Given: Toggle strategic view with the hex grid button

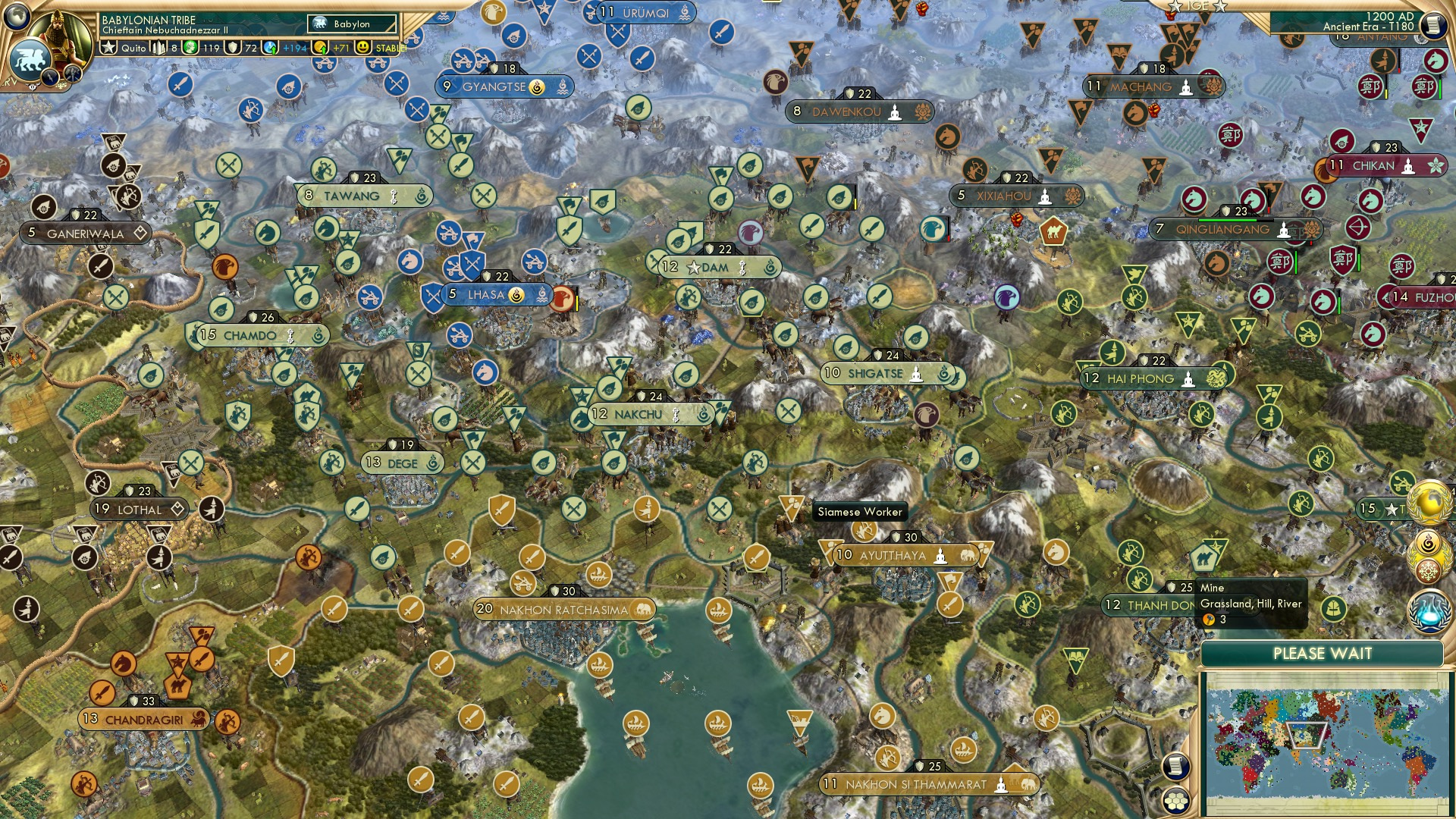Looking at the screenshot, I should point(1175,802).
